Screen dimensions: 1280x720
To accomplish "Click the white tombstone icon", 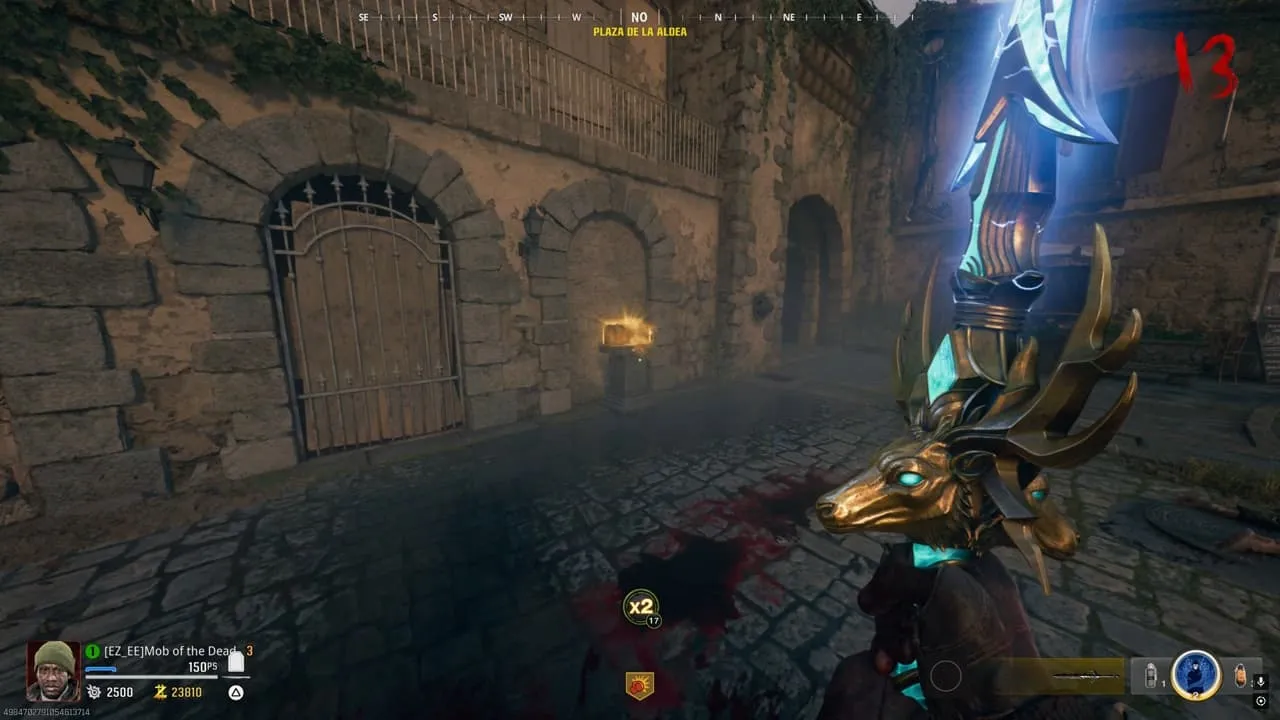I will (236, 662).
